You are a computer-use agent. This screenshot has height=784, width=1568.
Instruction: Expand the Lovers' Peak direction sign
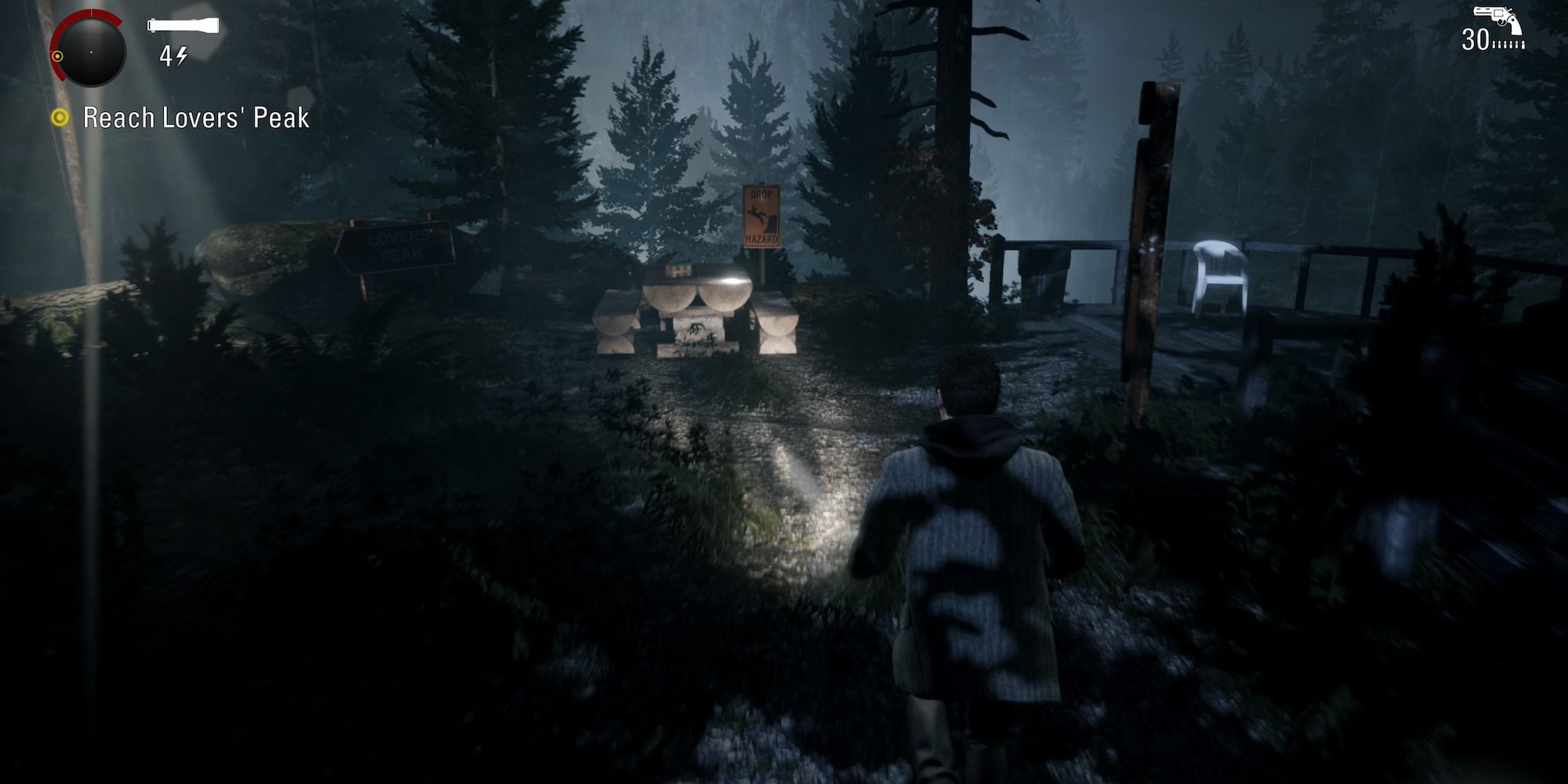pos(396,243)
